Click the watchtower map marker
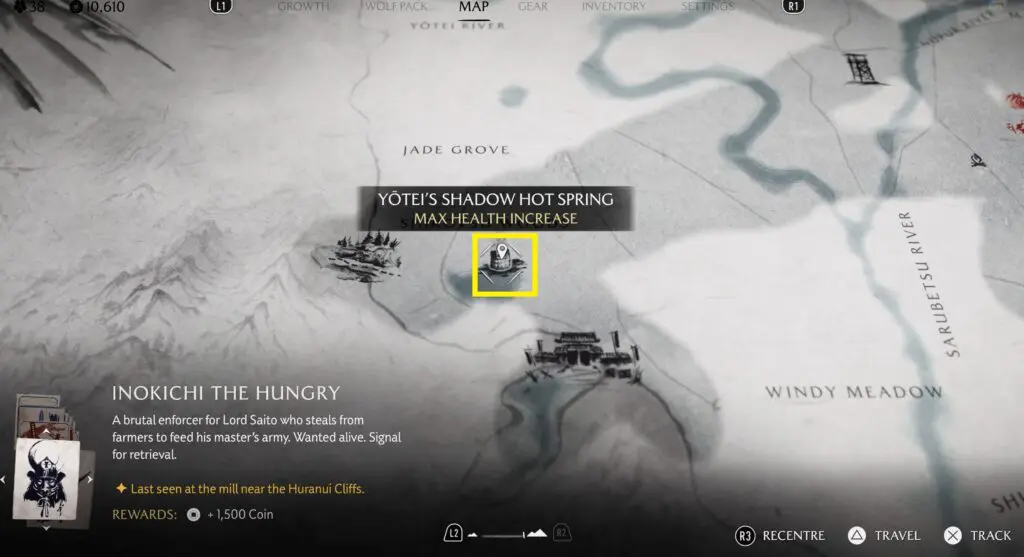Image resolution: width=1024 pixels, height=557 pixels. click(858, 68)
